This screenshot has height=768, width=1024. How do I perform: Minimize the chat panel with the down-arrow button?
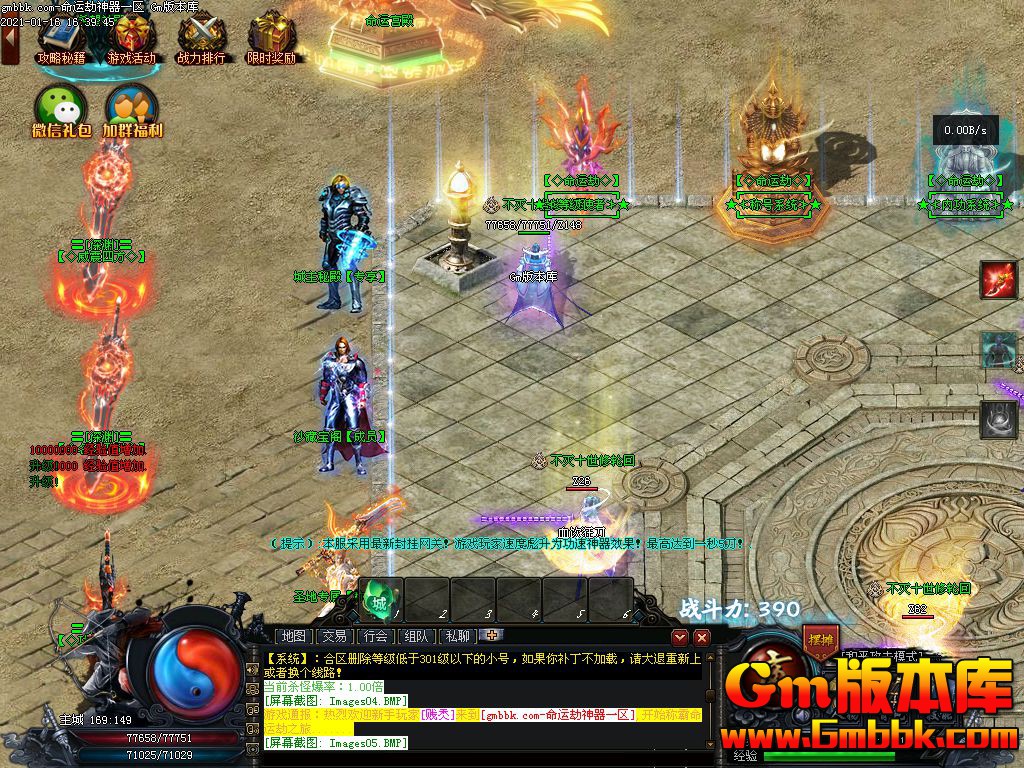point(680,637)
